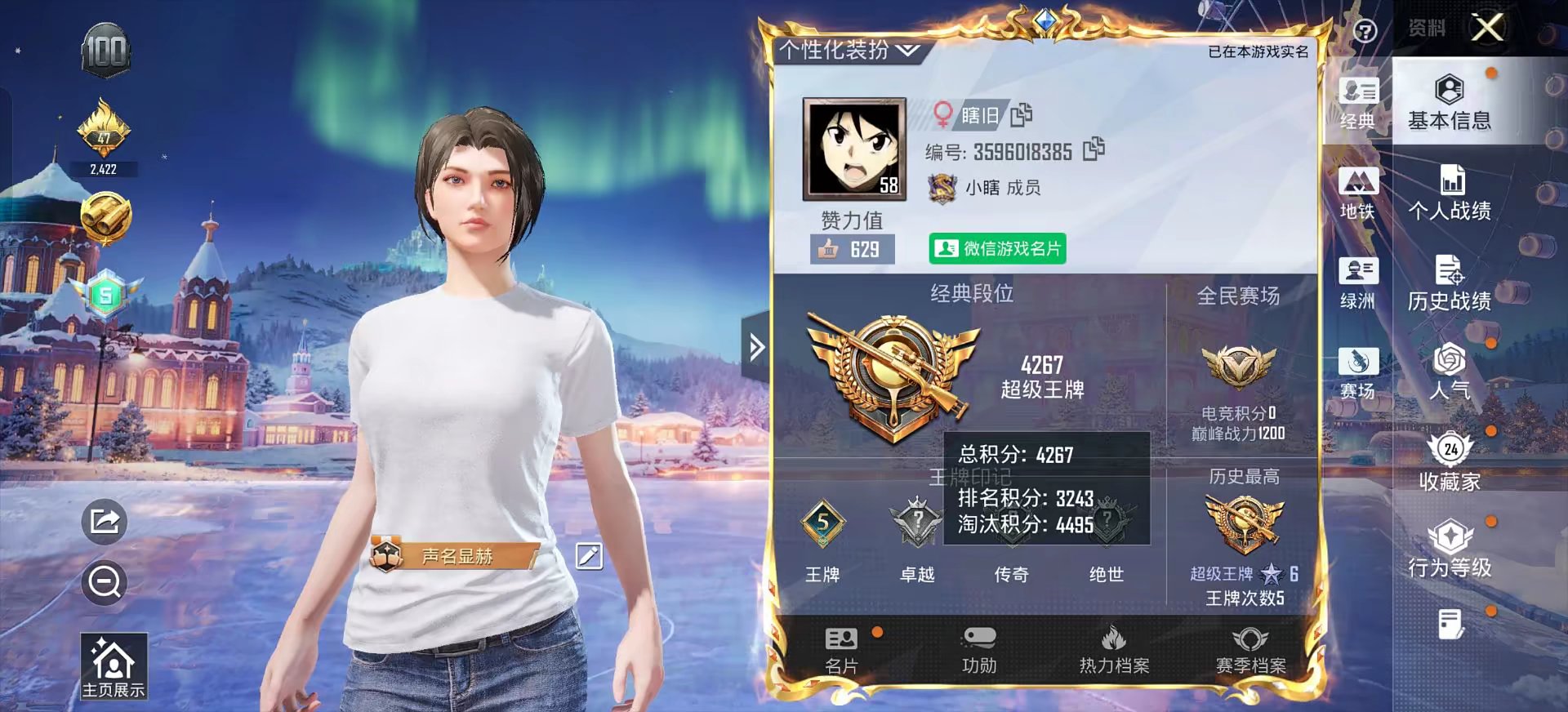Click the share icon on the left
The height and width of the screenshot is (712, 1568).
click(105, 523)
